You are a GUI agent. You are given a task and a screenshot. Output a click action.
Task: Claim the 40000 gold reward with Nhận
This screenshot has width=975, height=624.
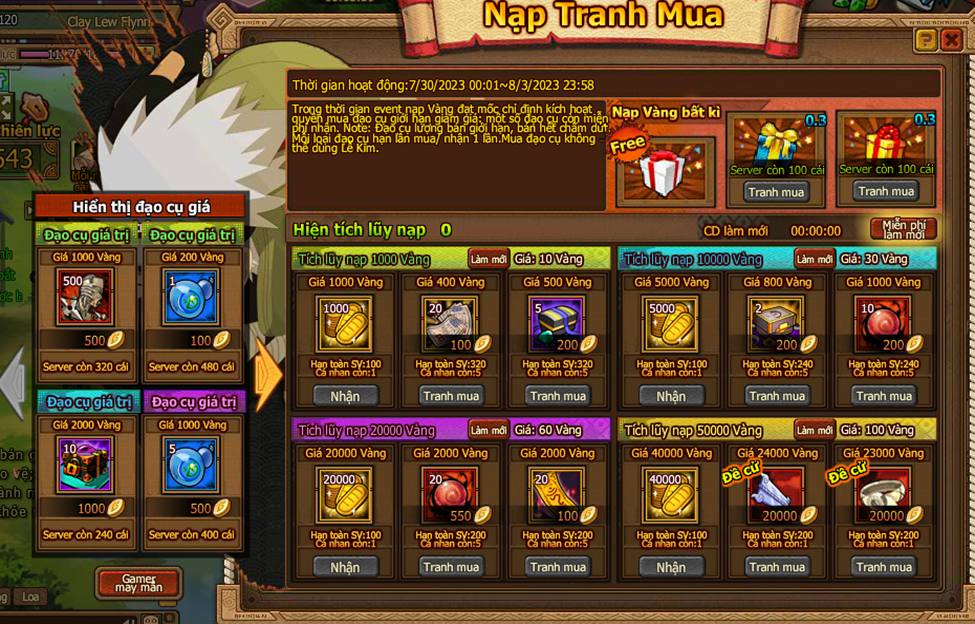(670, 567)
